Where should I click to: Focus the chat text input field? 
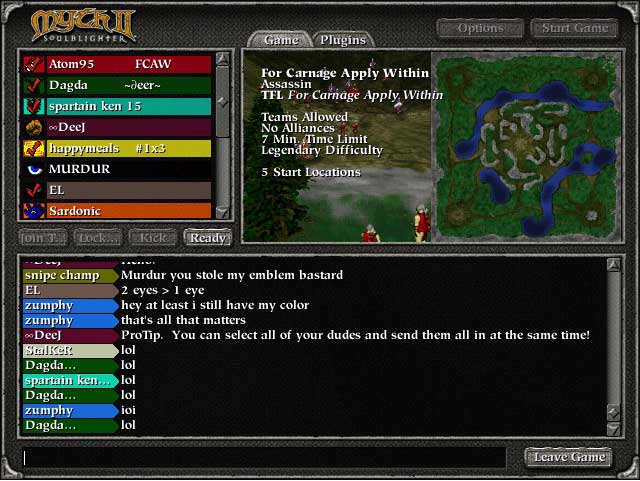click(270, 458)
